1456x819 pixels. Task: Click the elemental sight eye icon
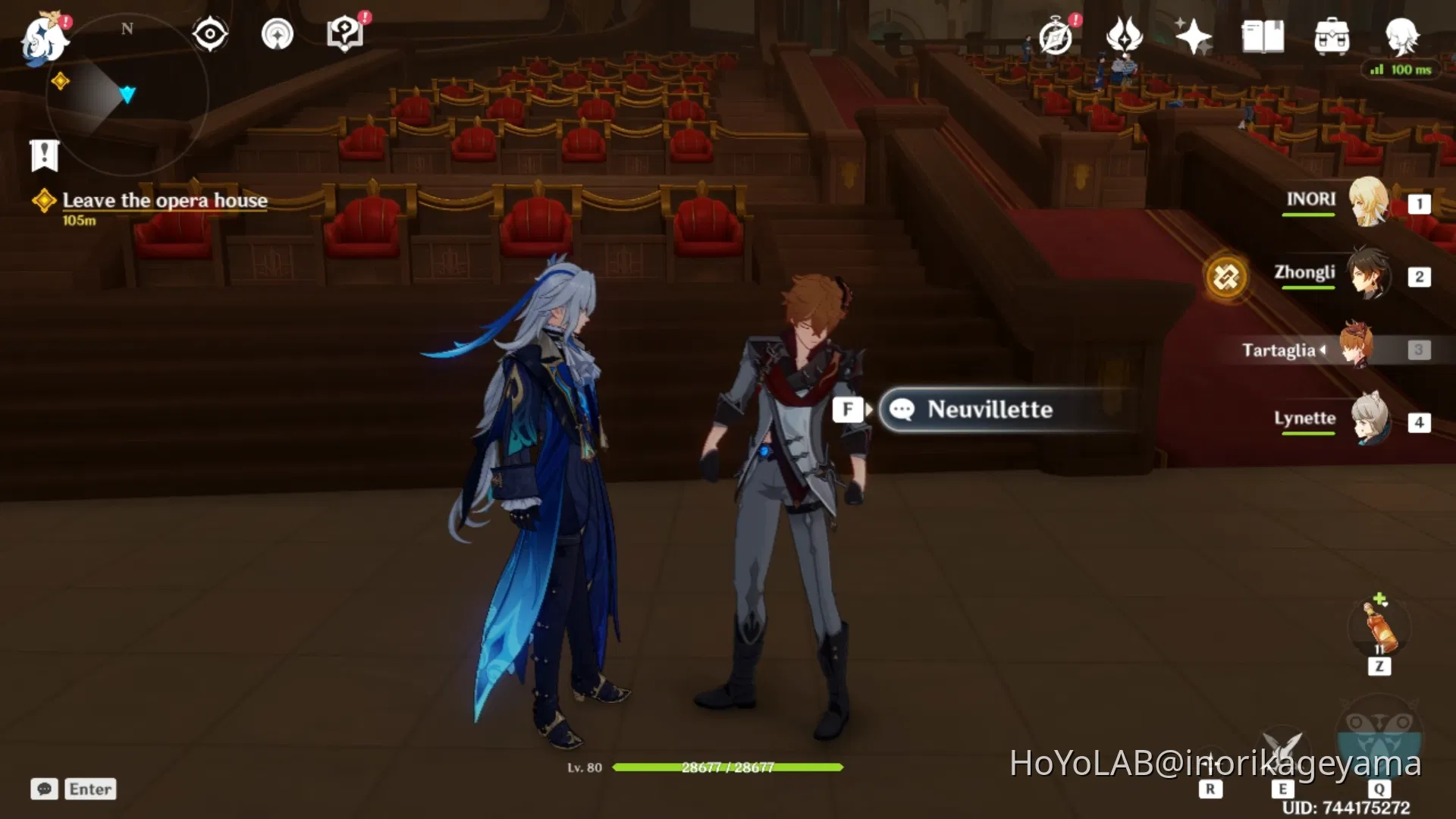(x=210, y=32)
